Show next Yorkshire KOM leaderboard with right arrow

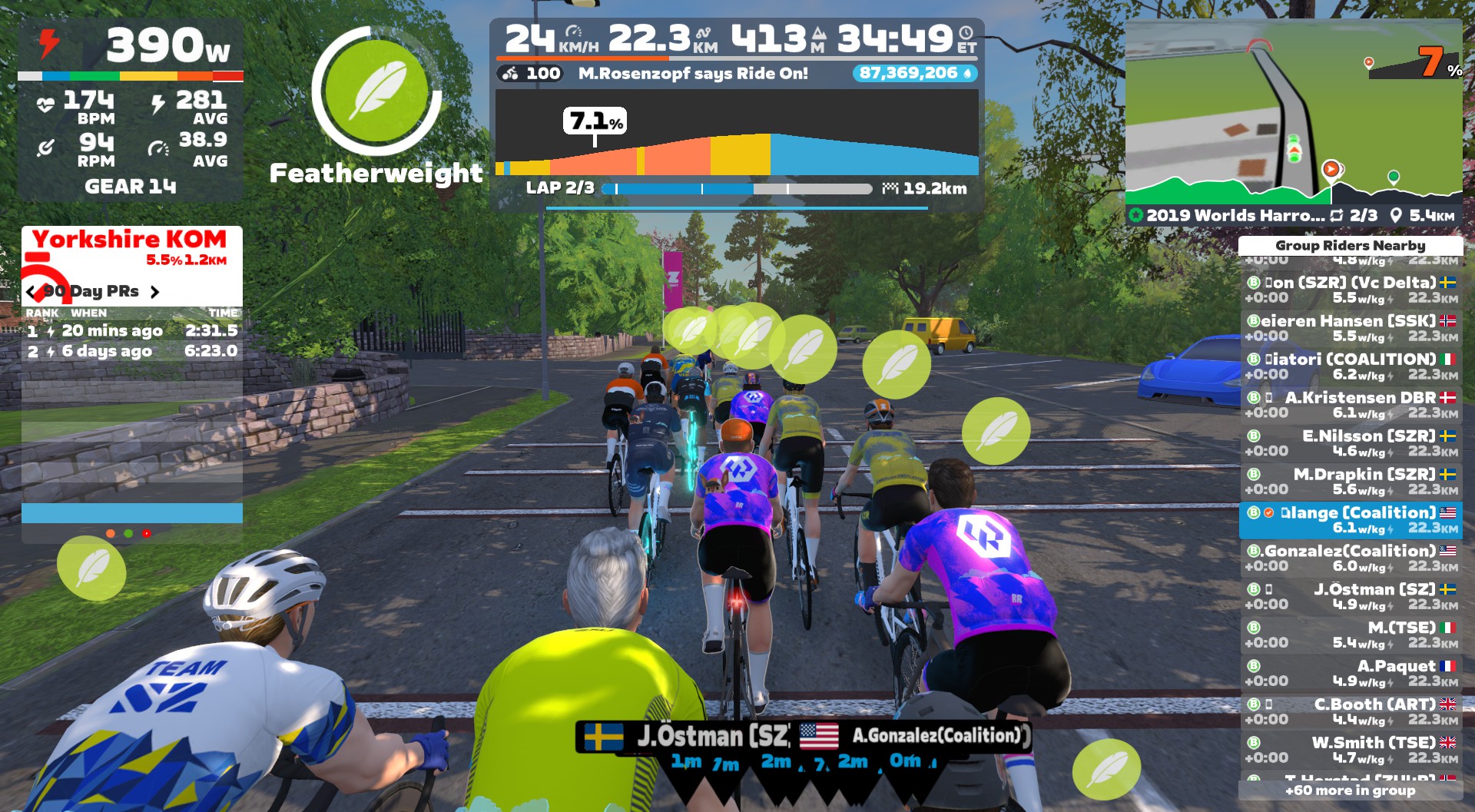point(155,292)
